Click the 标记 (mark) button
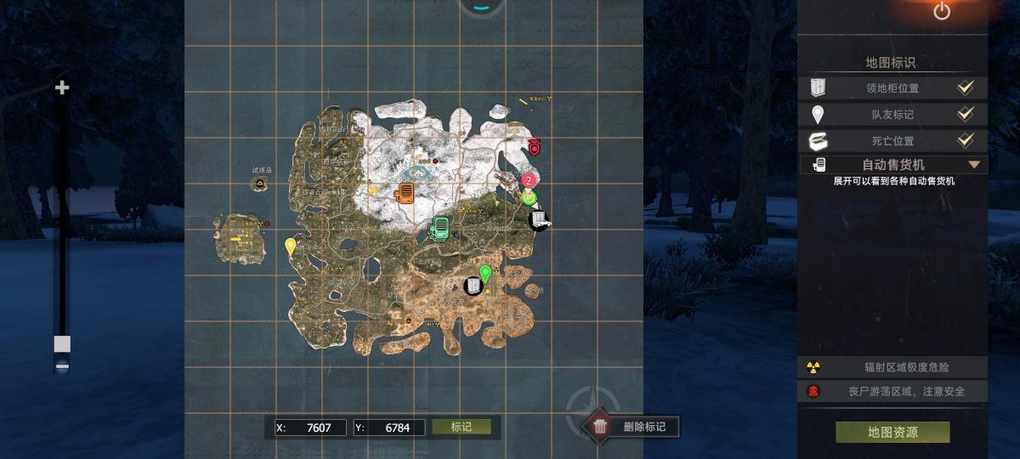The height and width of the screenshot is (459, 1020). pyautogui.click(x=461, y=427)
